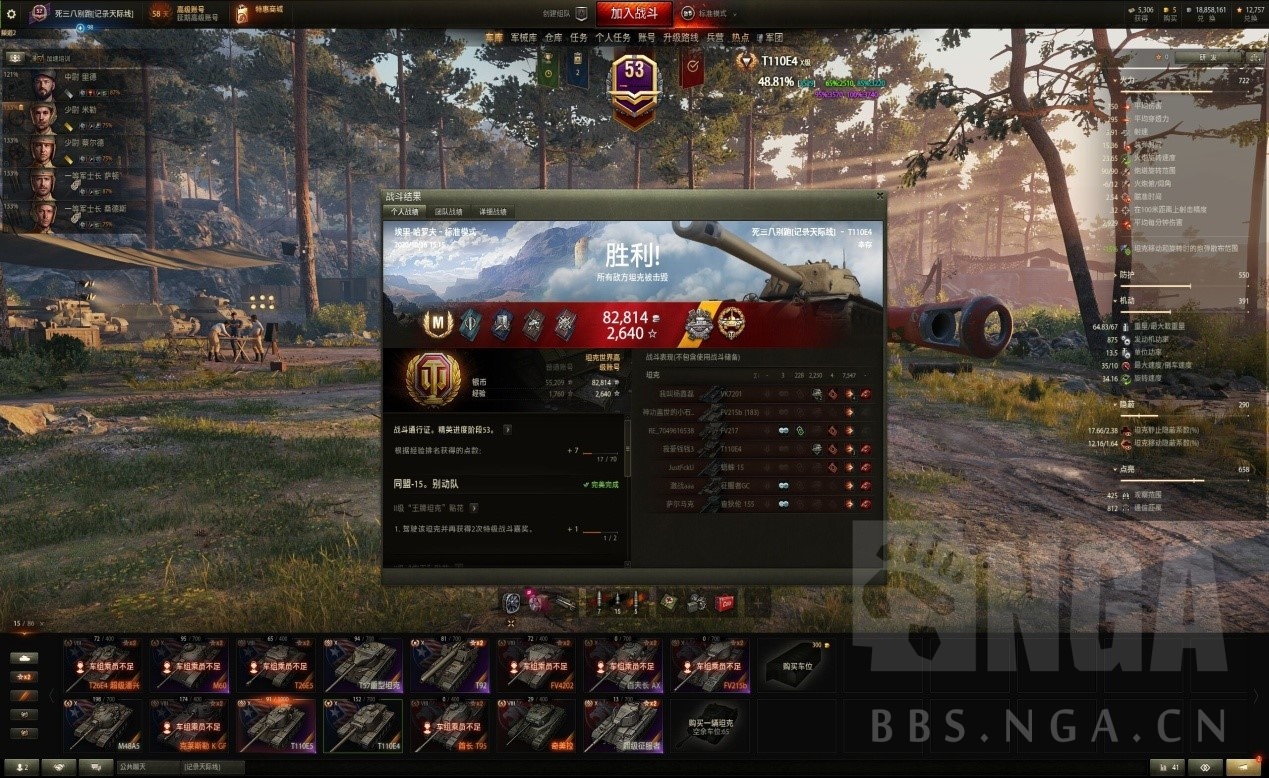Open the 兵营 barracks menu
Viewport: 1269px width, 778px height.
click(715, 38)
